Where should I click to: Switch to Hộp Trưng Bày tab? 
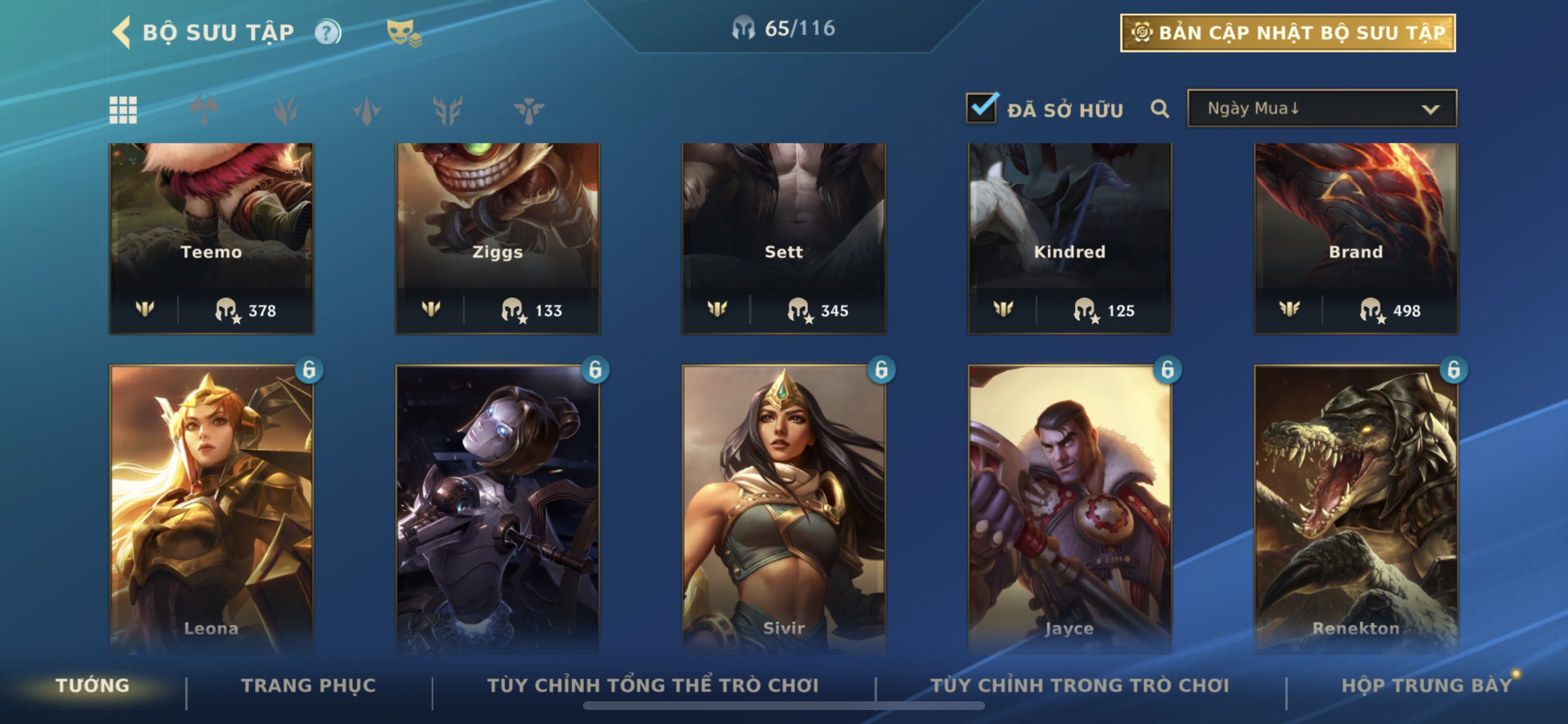pos(1426,686)
